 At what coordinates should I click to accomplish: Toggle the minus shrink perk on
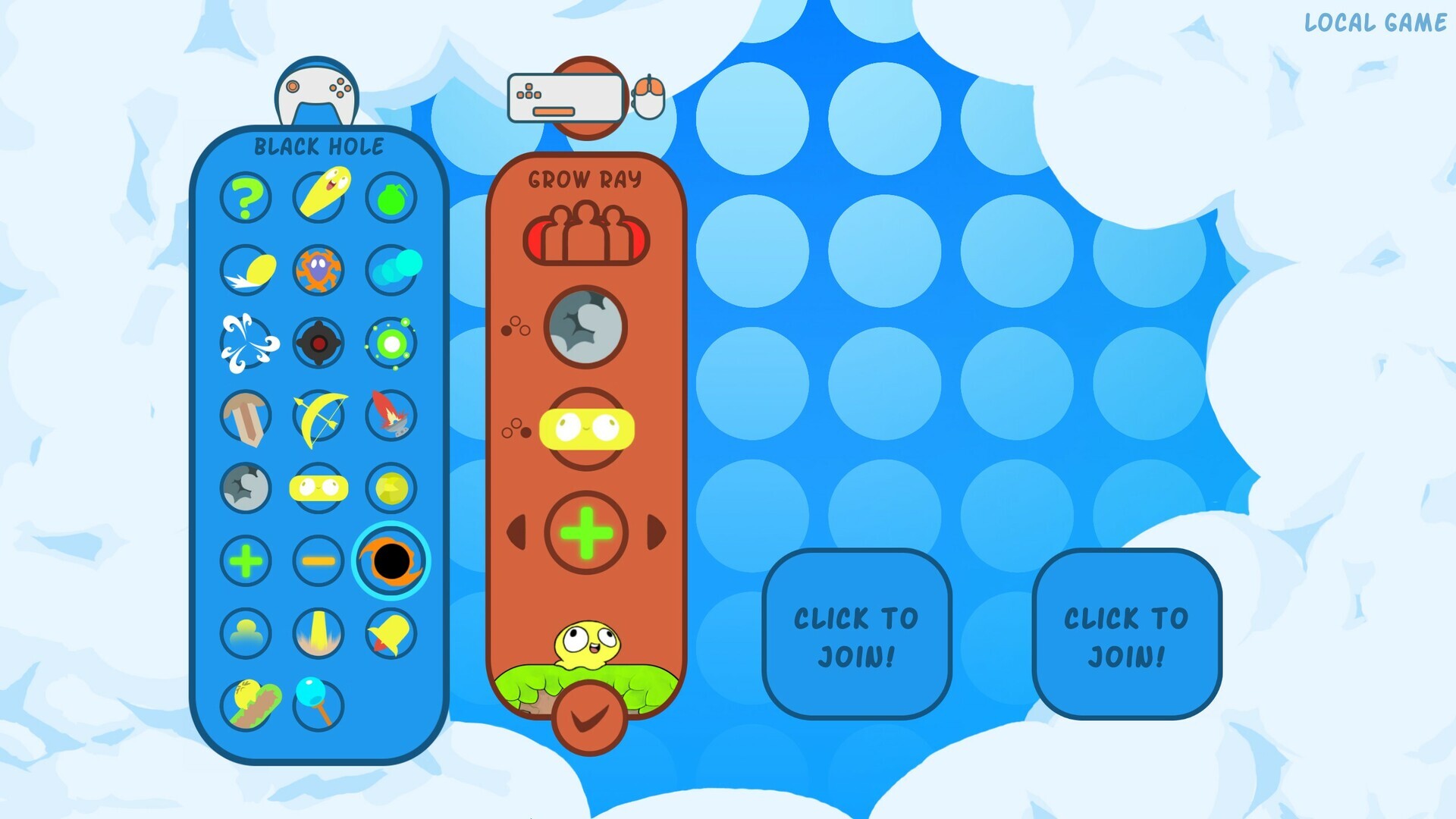[x=318, y=561]
